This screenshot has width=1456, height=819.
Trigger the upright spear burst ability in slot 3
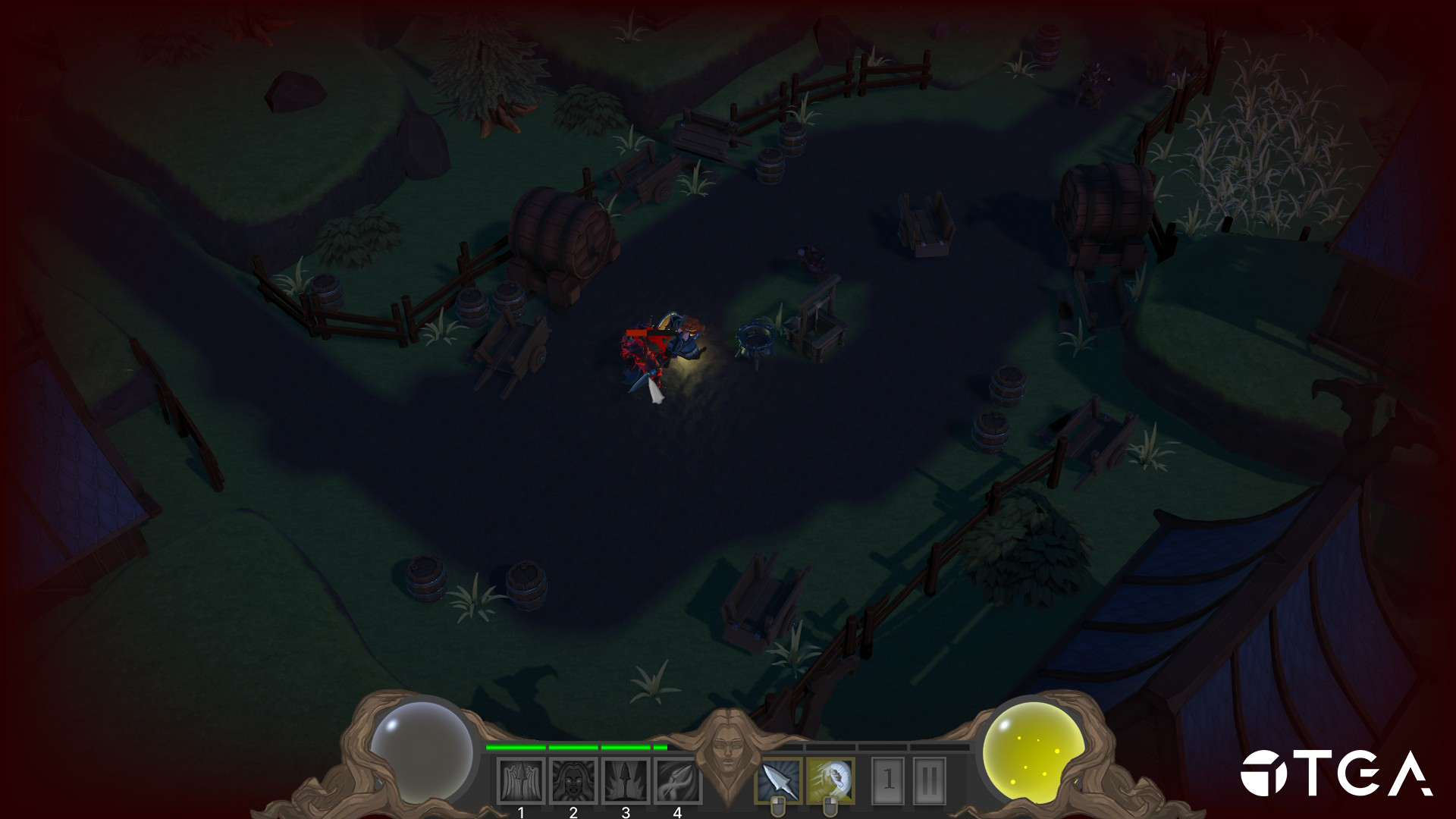626,781
